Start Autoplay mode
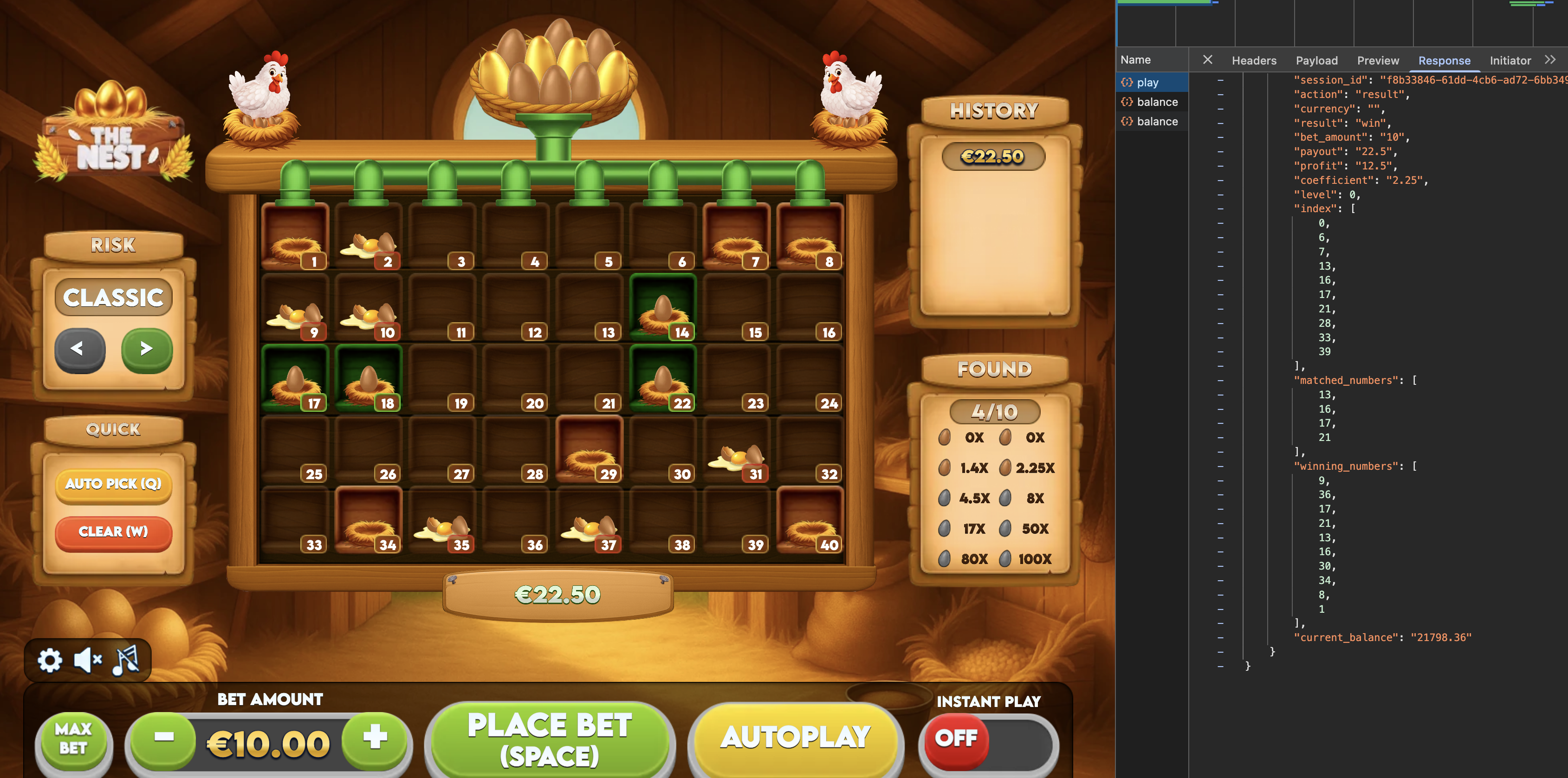This screenshot has width=1568, height=778. (796, 738)
